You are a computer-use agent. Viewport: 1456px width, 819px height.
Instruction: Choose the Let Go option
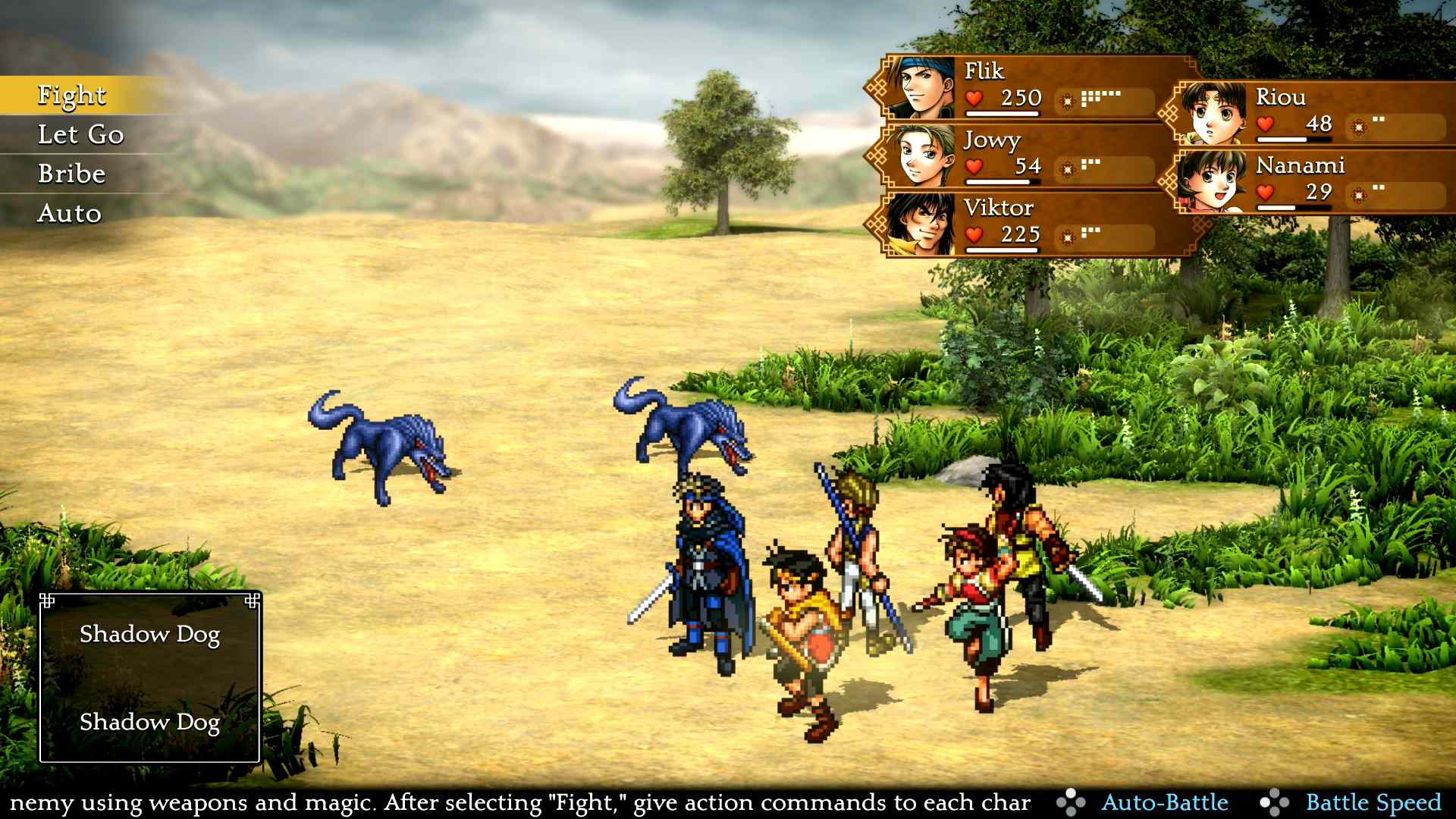click(x=80, y=135)
